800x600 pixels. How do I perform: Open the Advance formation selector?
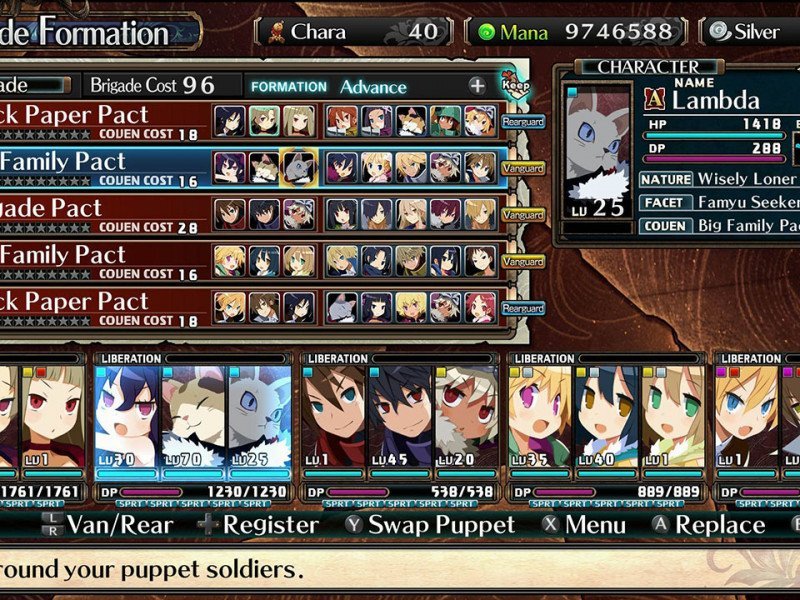372,87
